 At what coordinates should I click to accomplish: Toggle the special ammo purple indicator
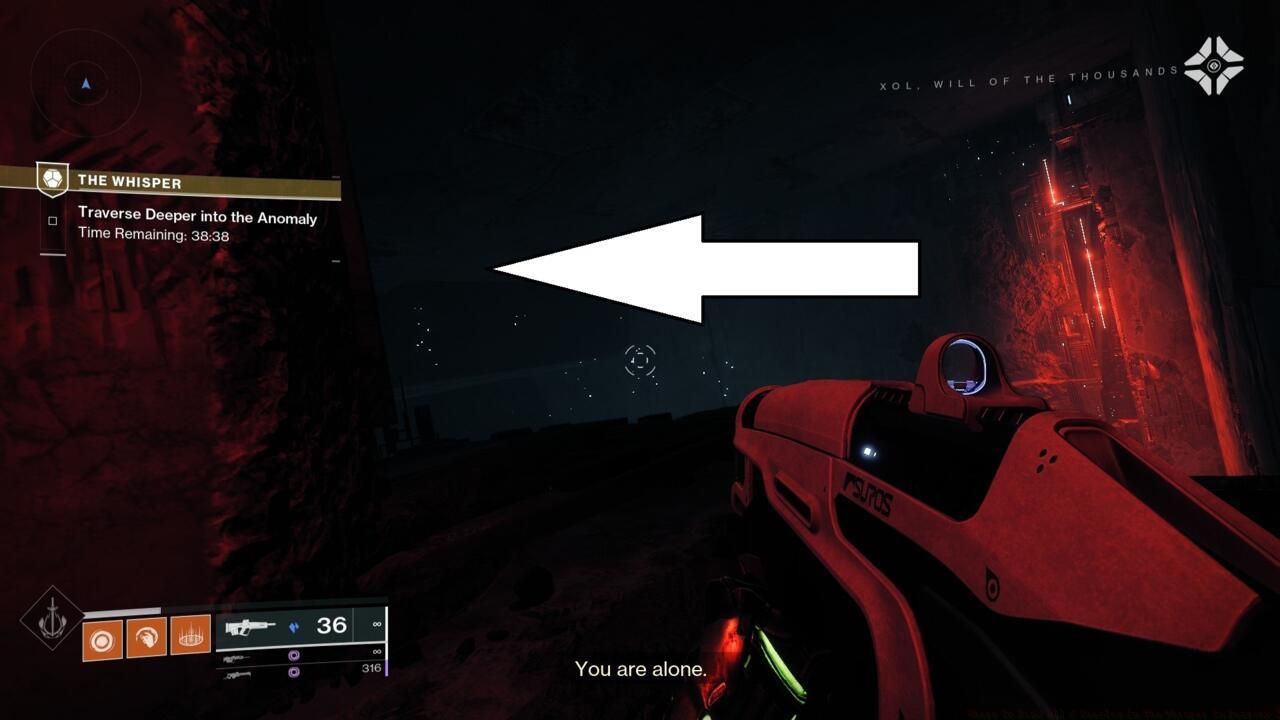point(293,656)
